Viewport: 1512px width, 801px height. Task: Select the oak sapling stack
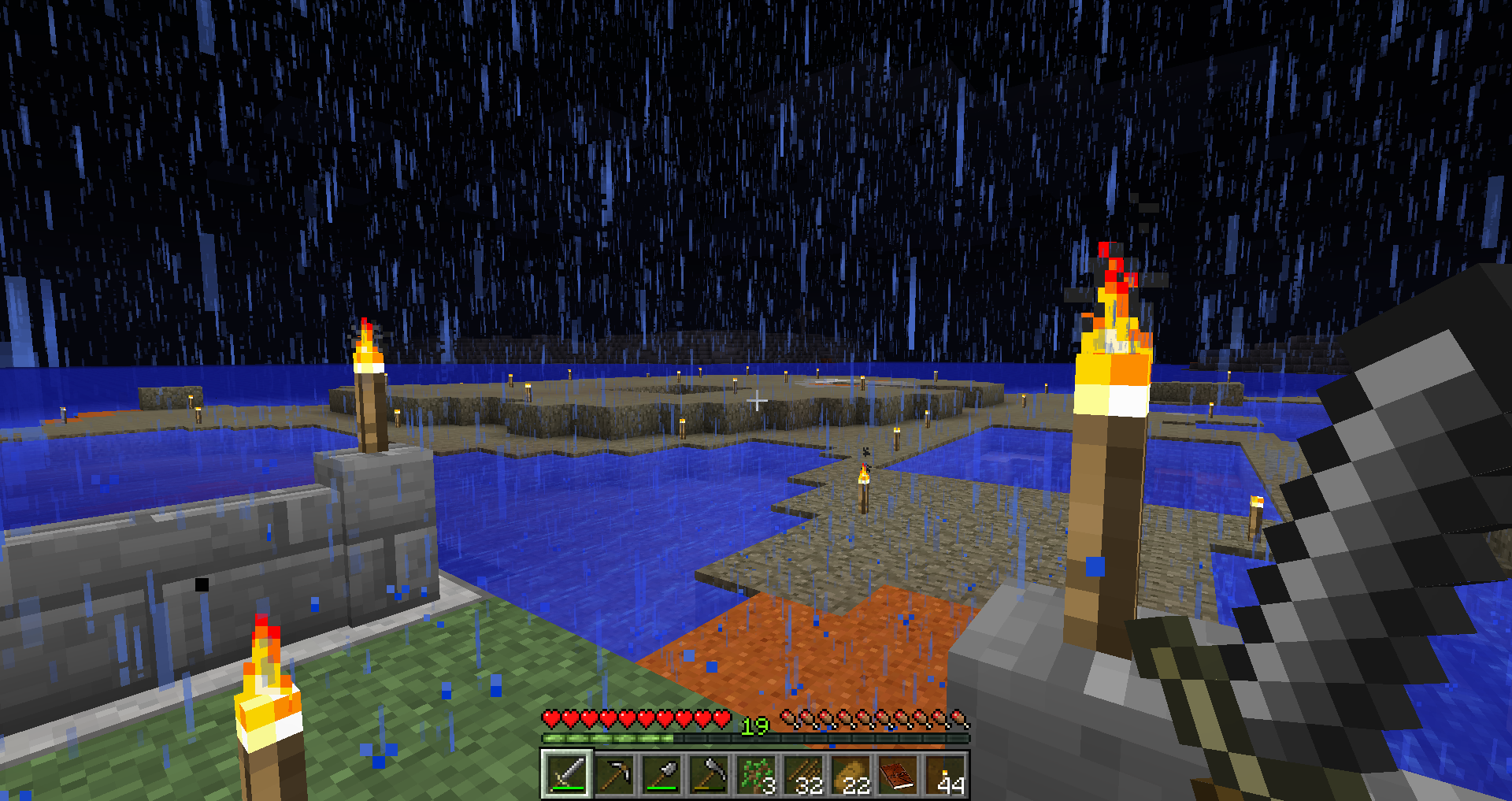(756, 775)
